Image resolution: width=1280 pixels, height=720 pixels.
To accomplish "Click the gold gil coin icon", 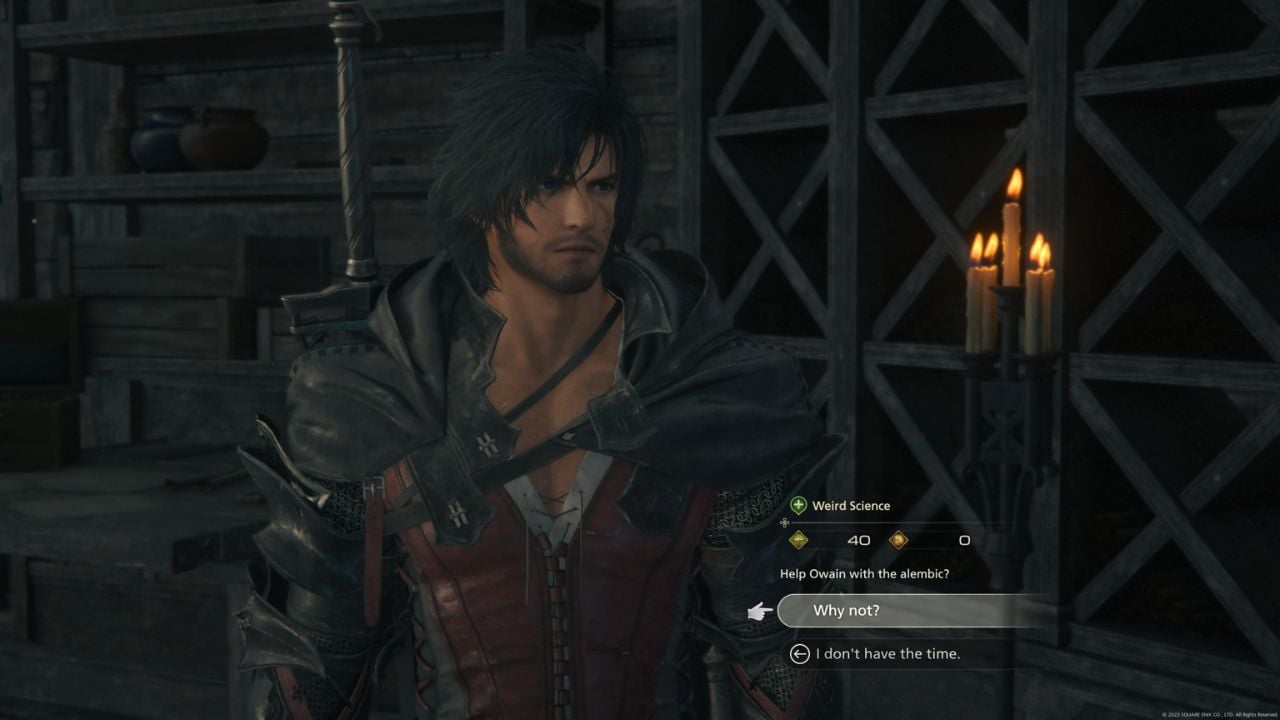I will click(900, 539).
